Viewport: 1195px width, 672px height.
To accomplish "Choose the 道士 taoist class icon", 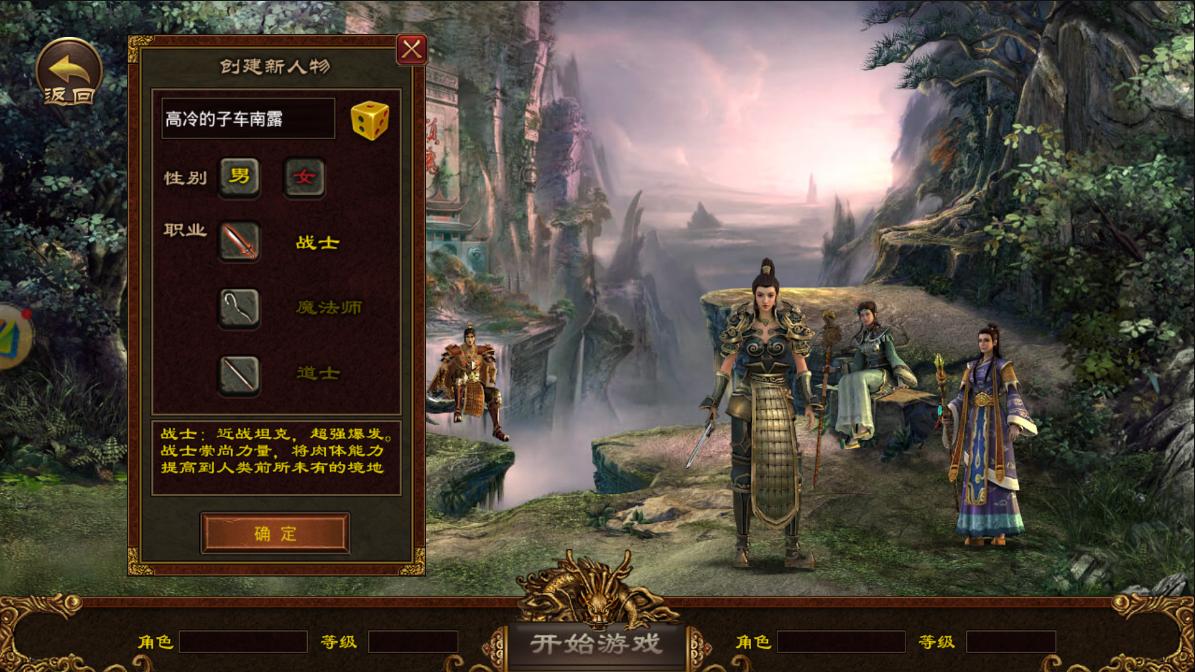I will click(240, 373).
